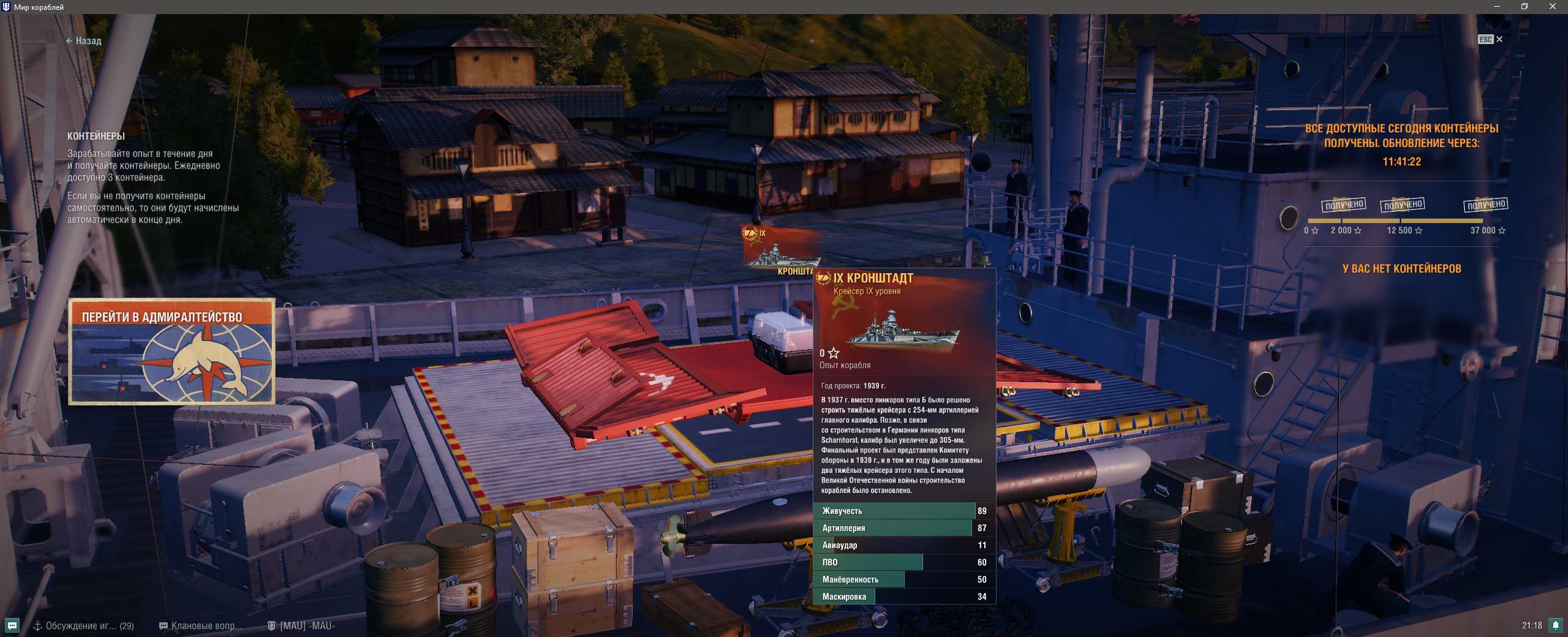This screenshot has height=637, width=1568.
Task: Close the containers screen with X
Action: click(x=1499, y=39)
